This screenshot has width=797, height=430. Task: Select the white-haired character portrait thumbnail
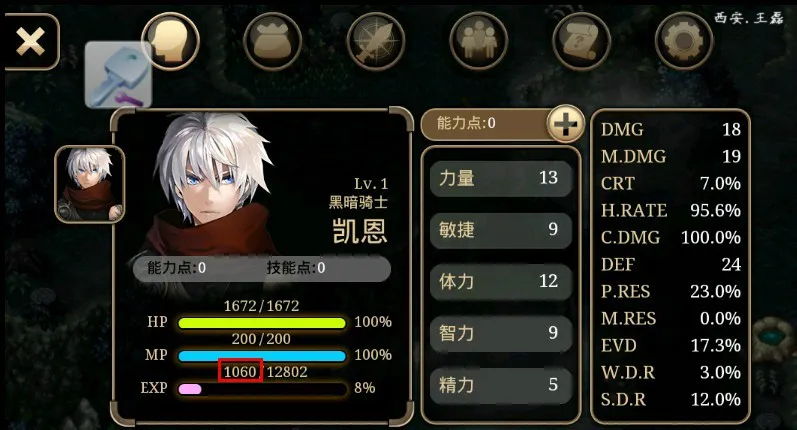(x=89, y=183)
